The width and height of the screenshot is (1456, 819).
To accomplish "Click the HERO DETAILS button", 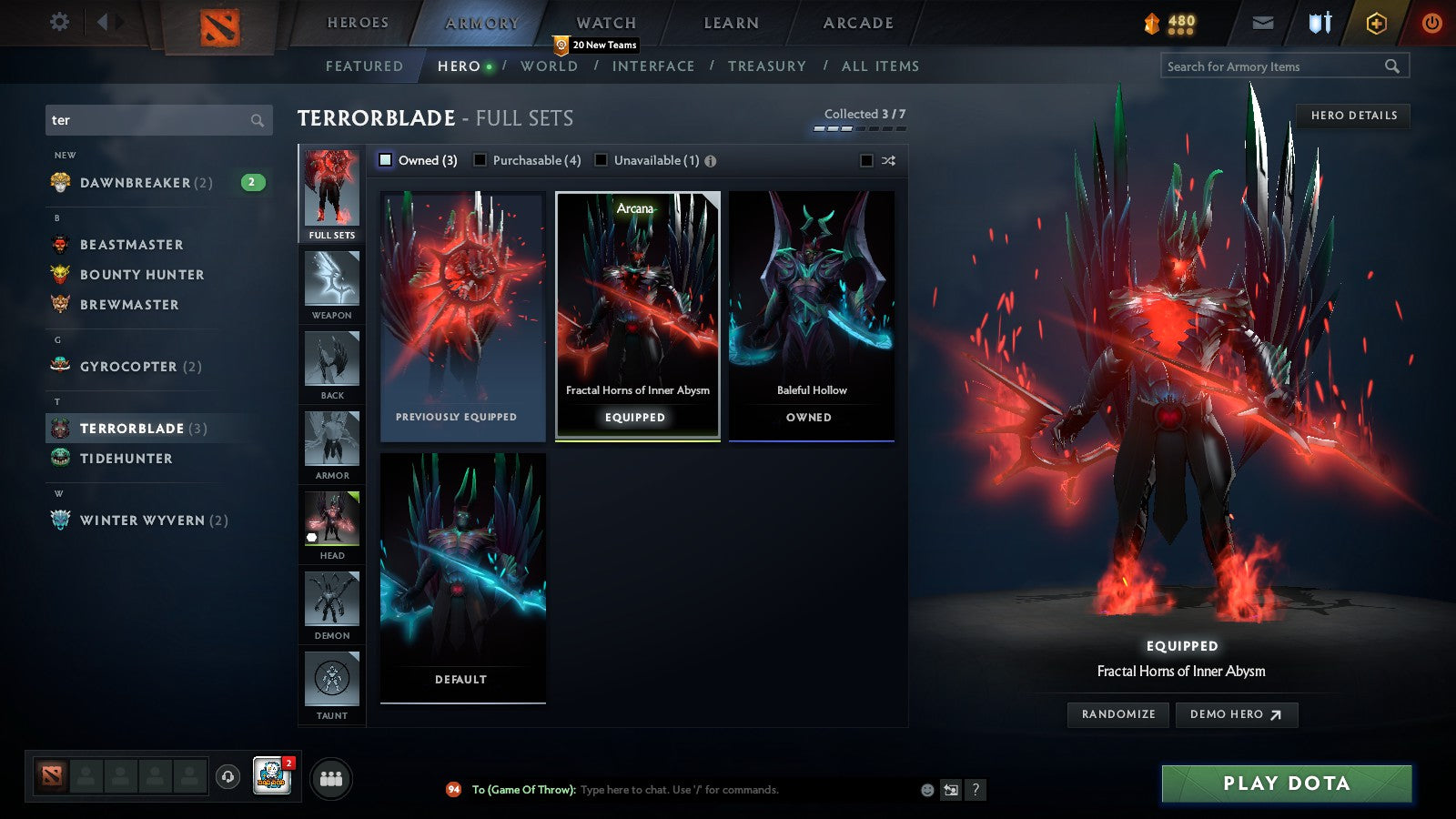I will click(1354, 116).
